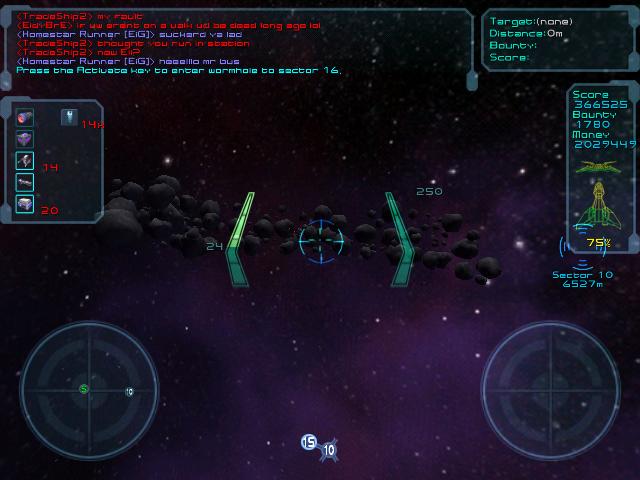
Task: Select the long gun barrel weapon slot
Action: pos(25,182)
